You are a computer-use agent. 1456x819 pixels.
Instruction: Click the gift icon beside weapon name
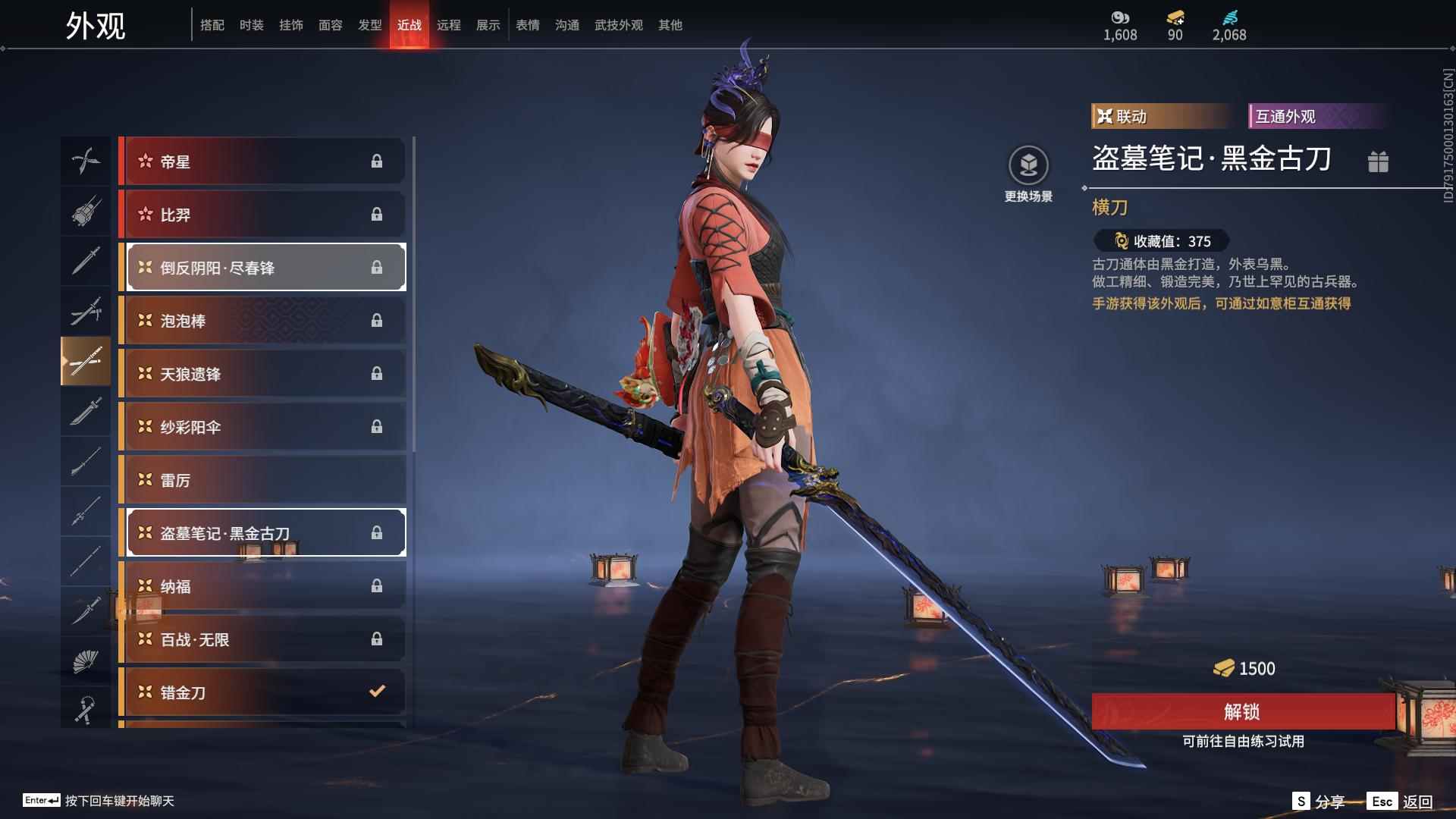pyautogui.click(x=1378, y=162)
